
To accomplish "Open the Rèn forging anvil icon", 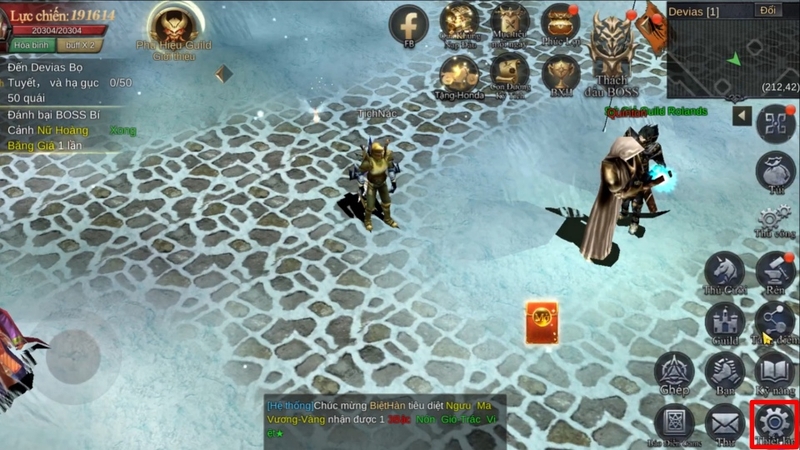I will [x=775, y=271].
